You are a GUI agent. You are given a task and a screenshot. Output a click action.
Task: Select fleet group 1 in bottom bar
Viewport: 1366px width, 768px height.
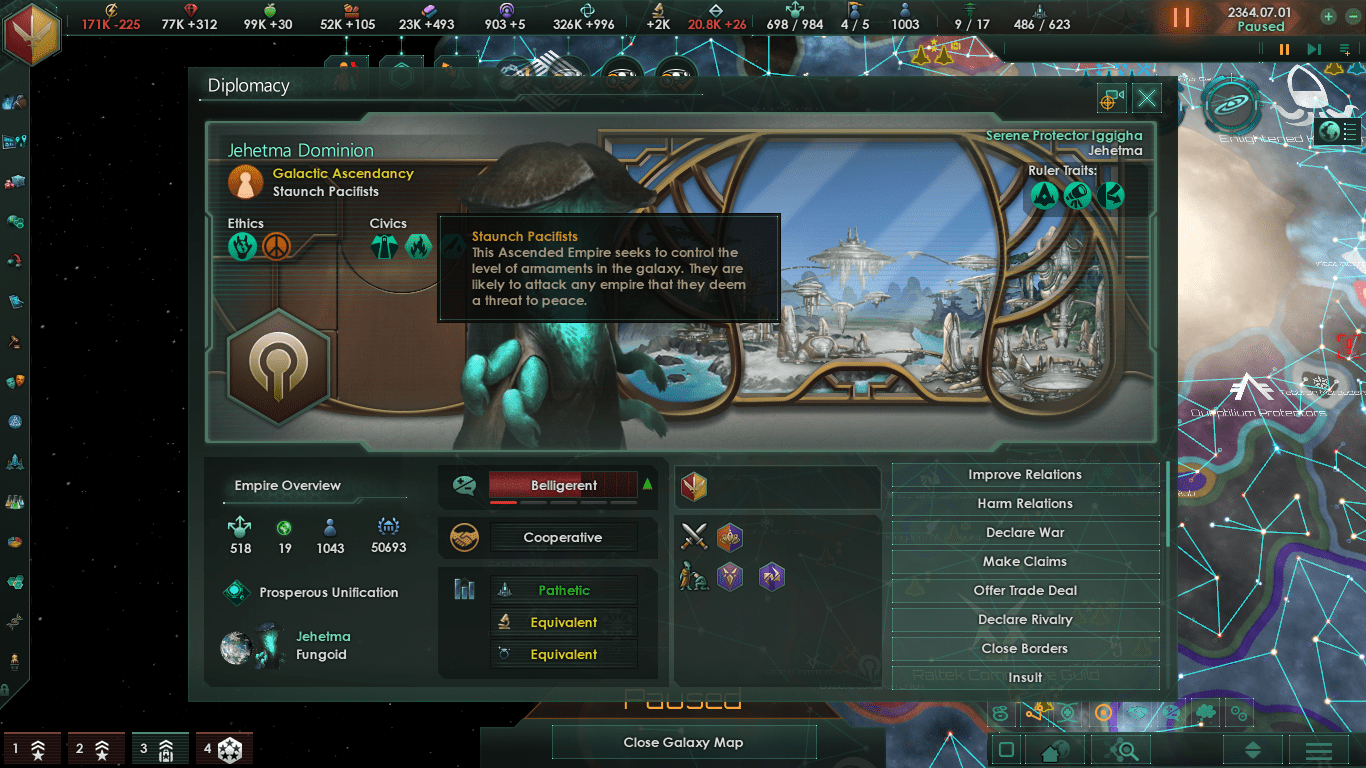(29, 748)
